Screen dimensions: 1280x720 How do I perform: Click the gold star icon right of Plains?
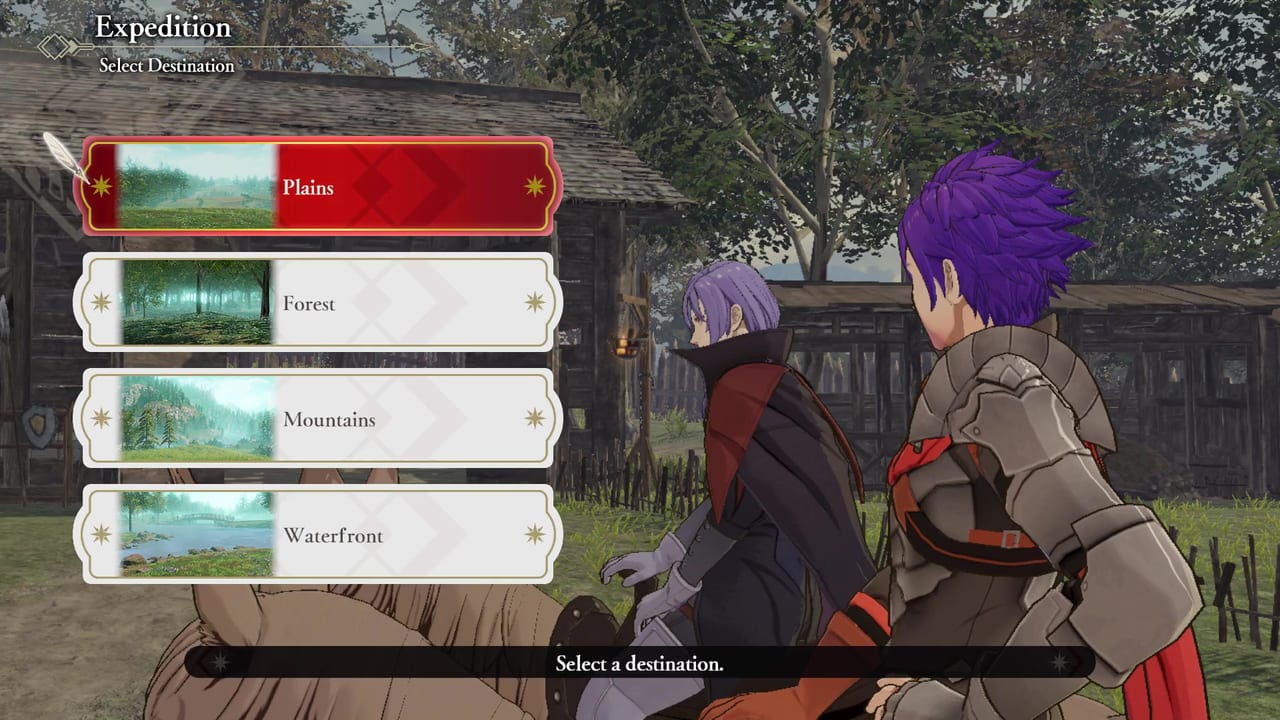click(533, 188)
